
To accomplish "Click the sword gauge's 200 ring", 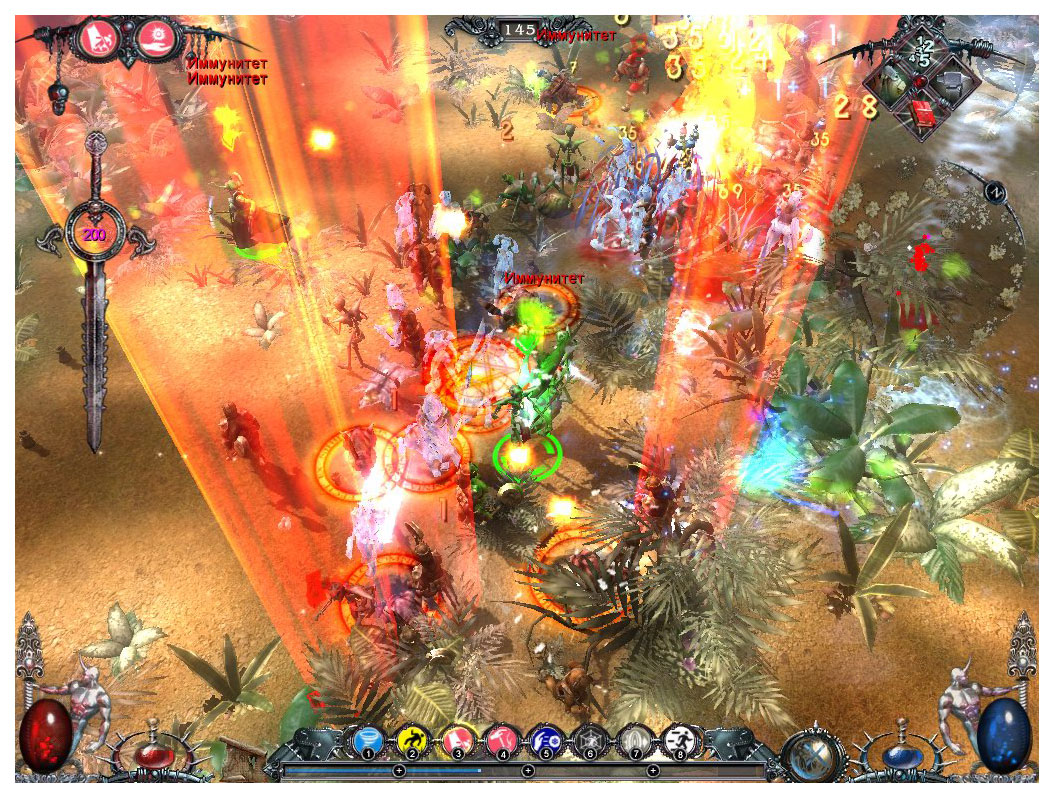I will coord(93,235).
